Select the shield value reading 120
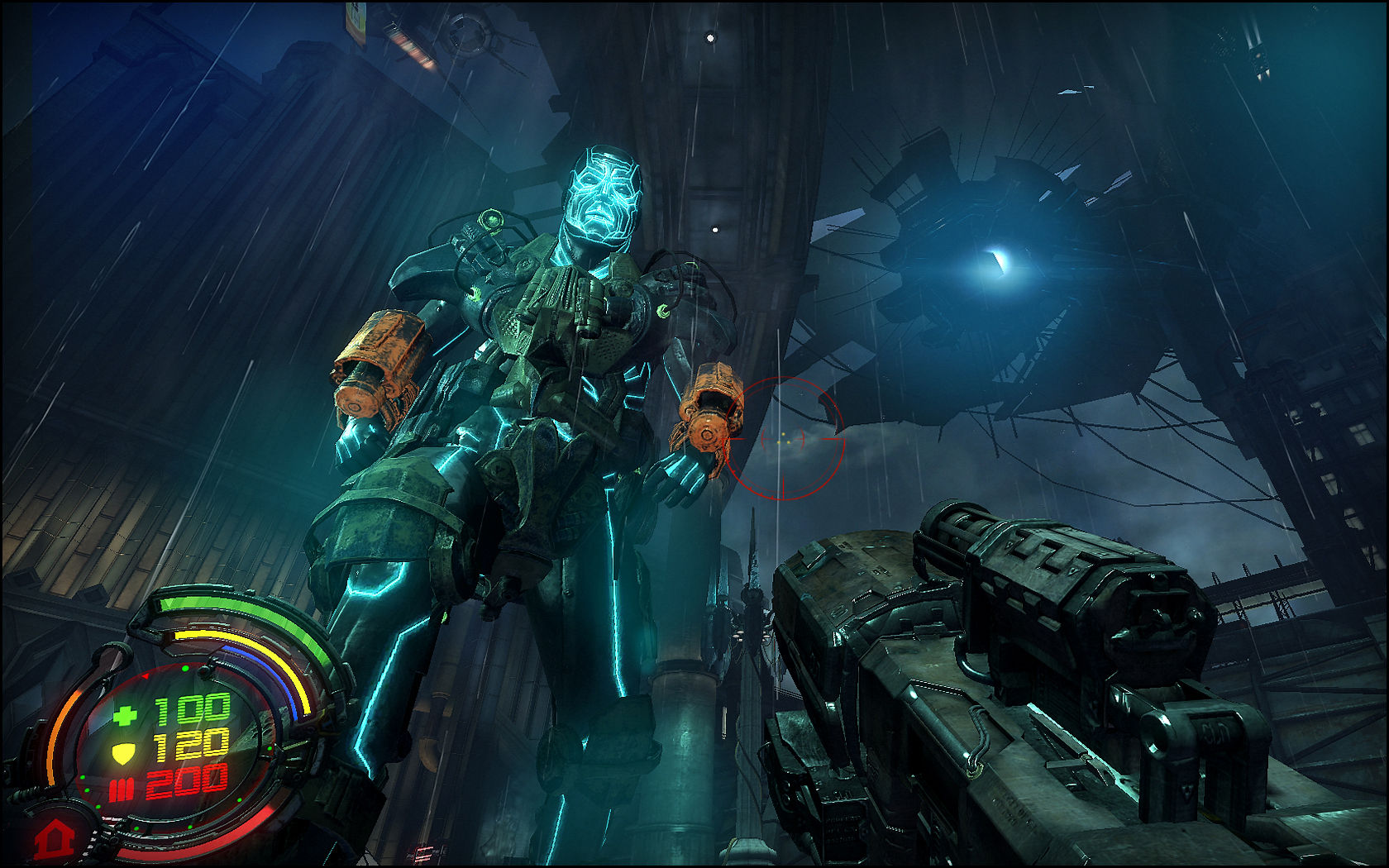The image size is (1389, 868). (x=191, y=745)
